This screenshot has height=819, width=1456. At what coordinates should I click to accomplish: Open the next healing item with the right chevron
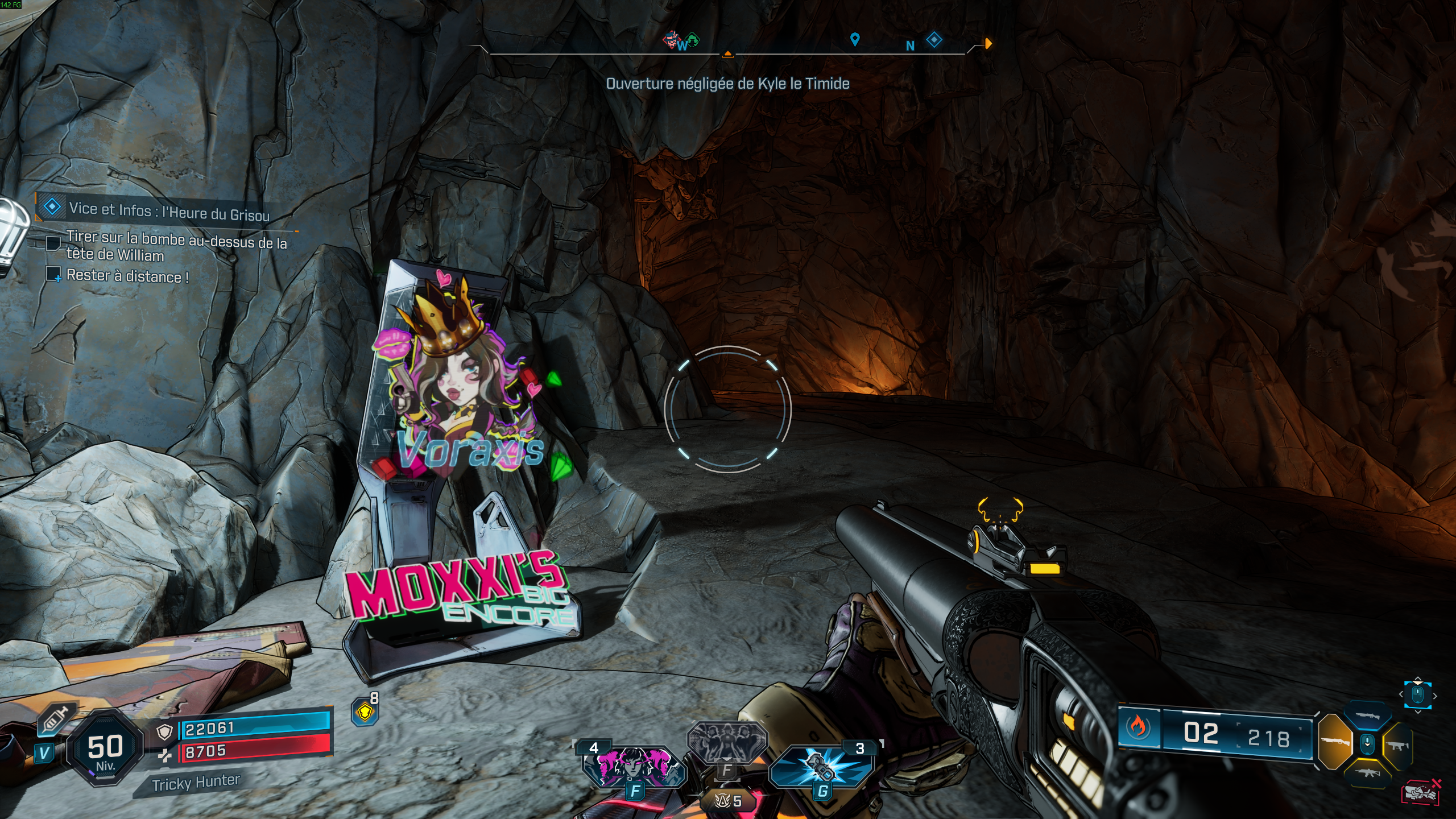point(1435,696)
